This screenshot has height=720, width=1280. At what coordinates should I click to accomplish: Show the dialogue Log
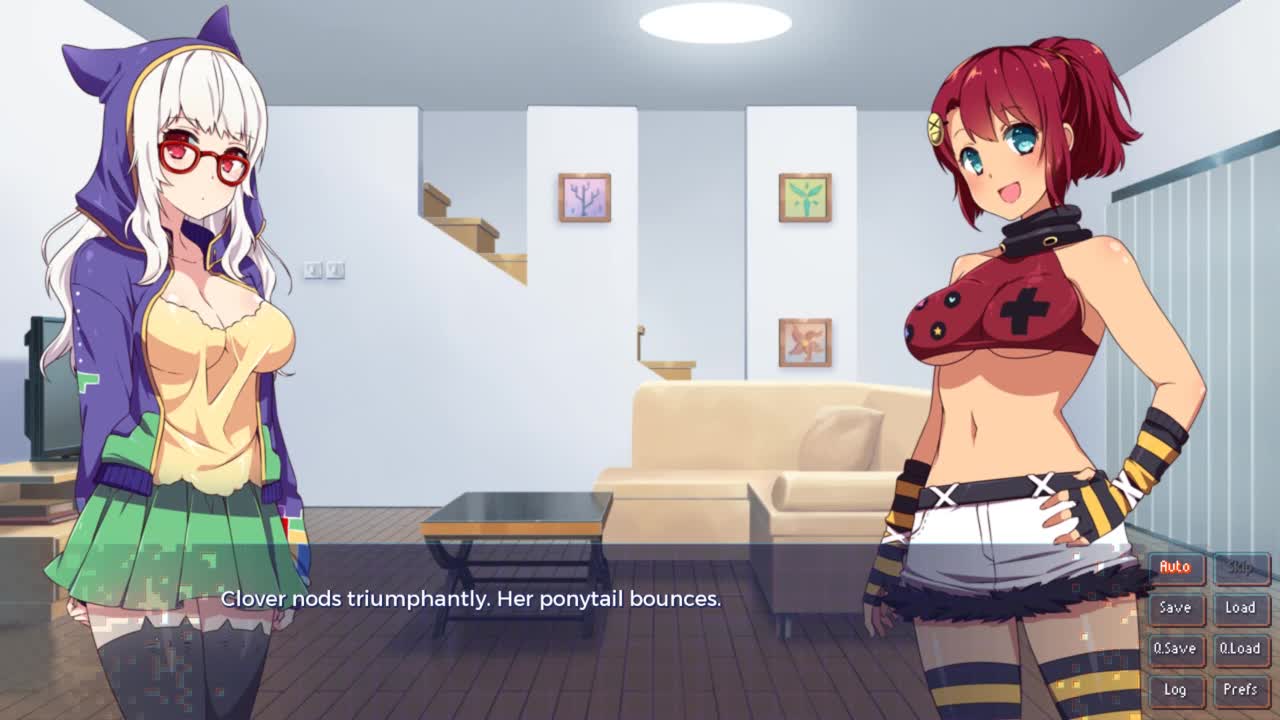1175,689
